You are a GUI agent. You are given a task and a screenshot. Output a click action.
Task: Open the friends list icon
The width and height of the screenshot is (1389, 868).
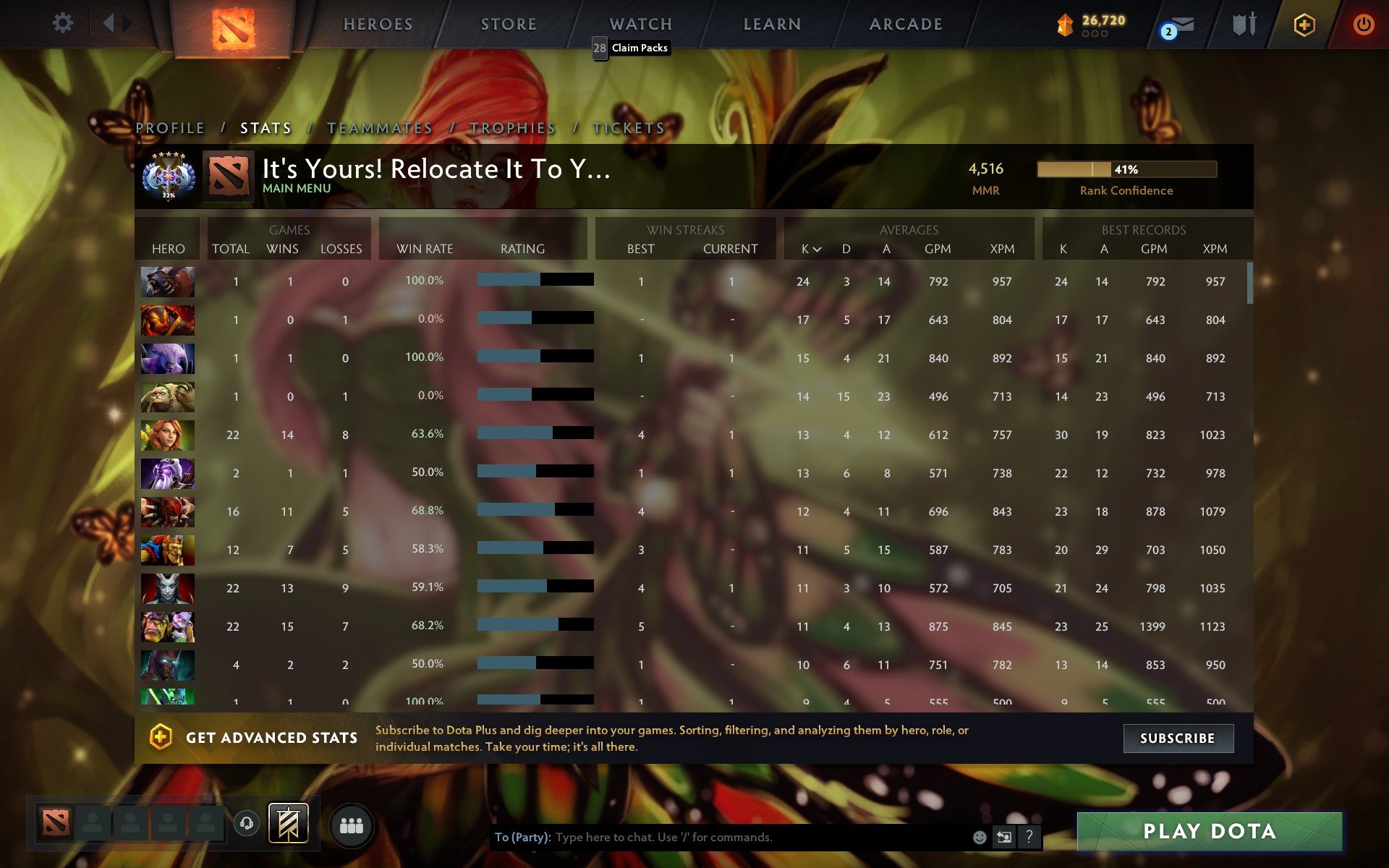tap(352, 824)
